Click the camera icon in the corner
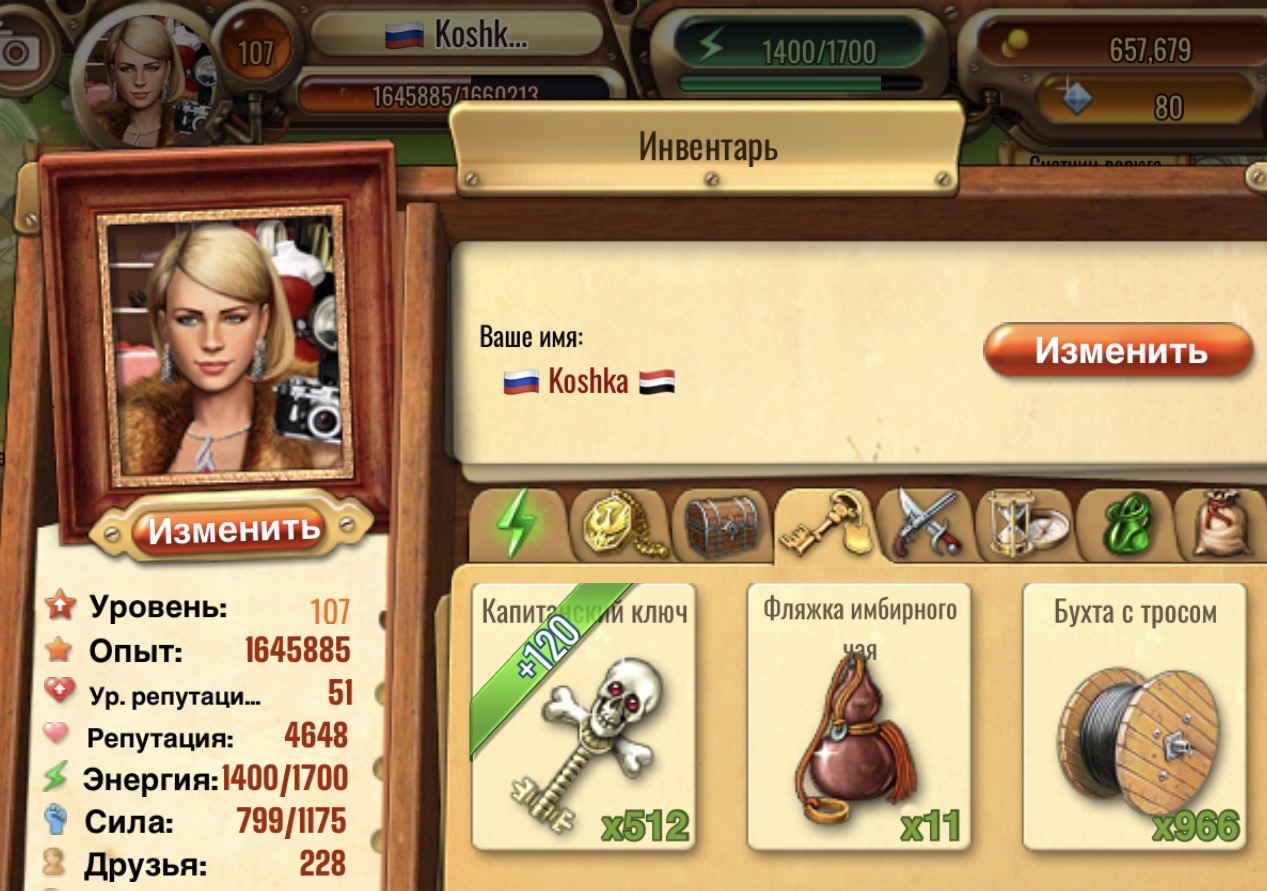The width and height of the screenshot is (1267, 891). point(20,50)
